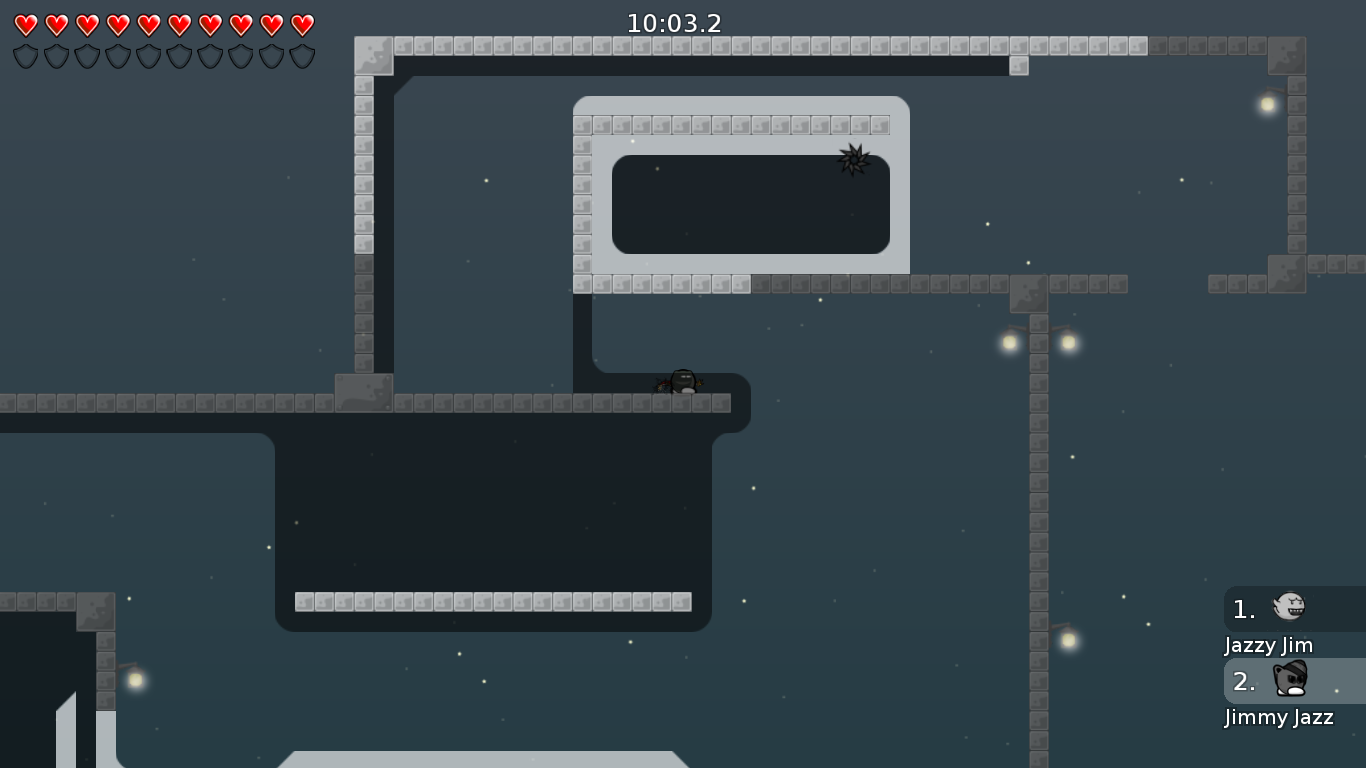Click the glowing lamp near the top right corner
The height and width of the screenshot is (768, 1366).
[1267, 103]
